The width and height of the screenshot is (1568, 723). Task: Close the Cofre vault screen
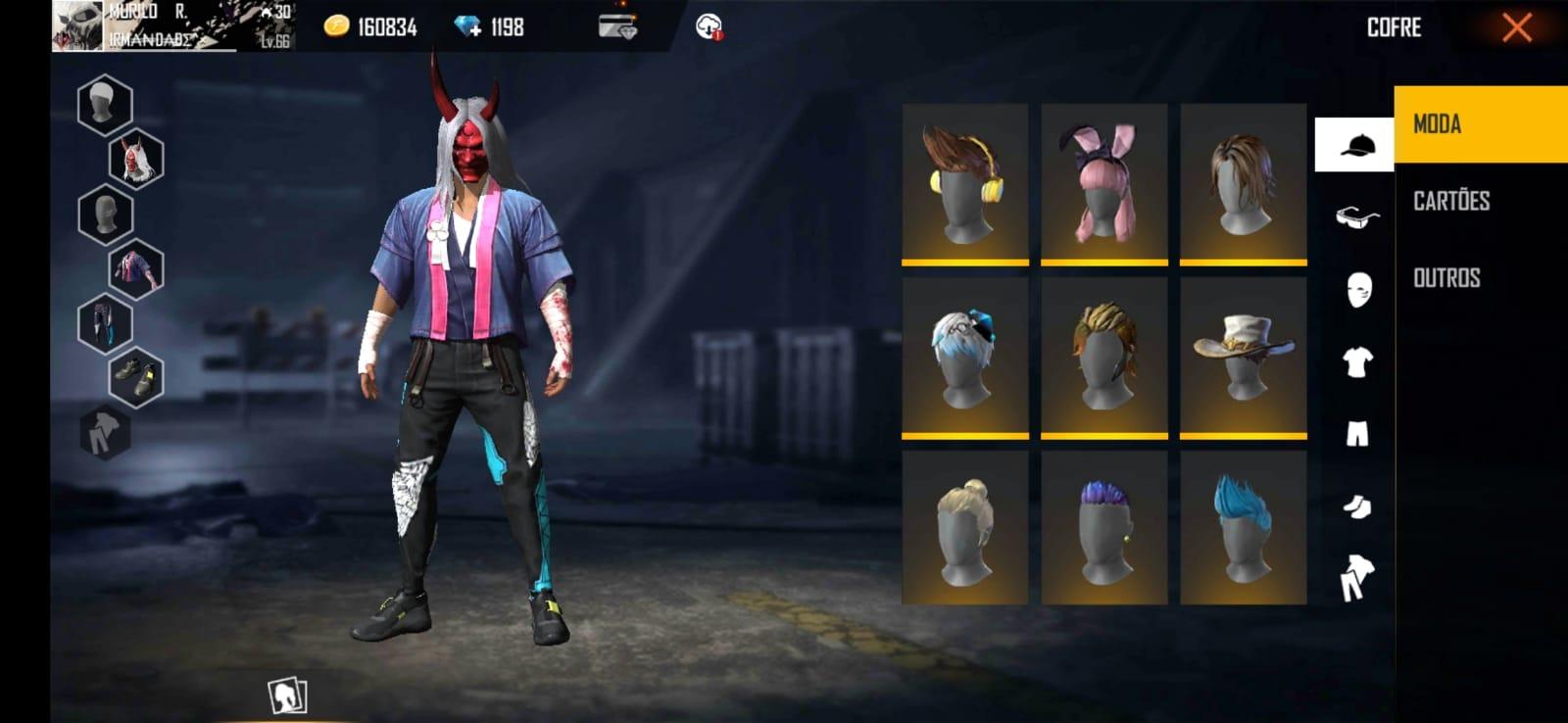pyautogui.click(x=1516, y=27)
